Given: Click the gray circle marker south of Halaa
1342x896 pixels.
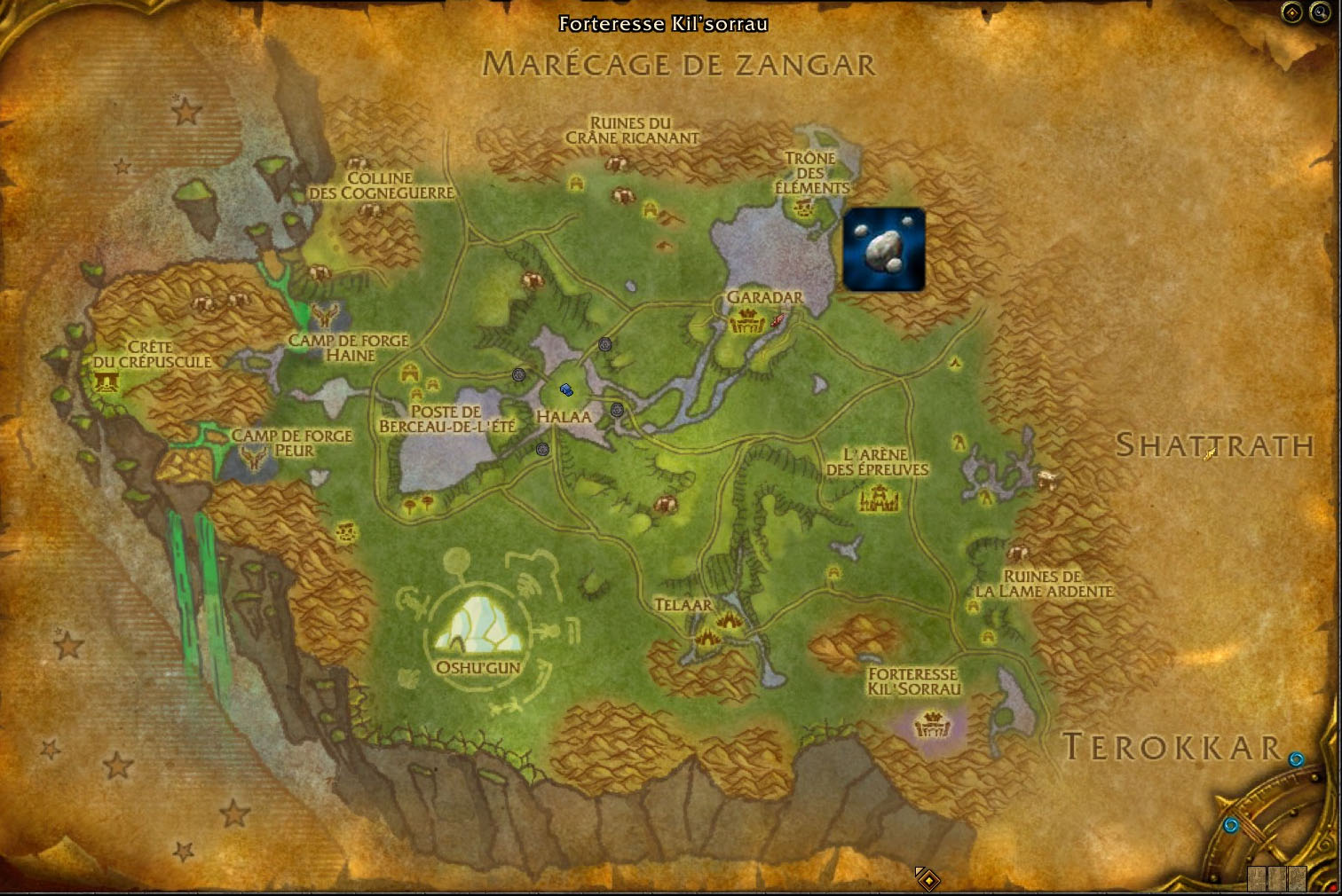Looking at the screenshot, I should (542, 449).
